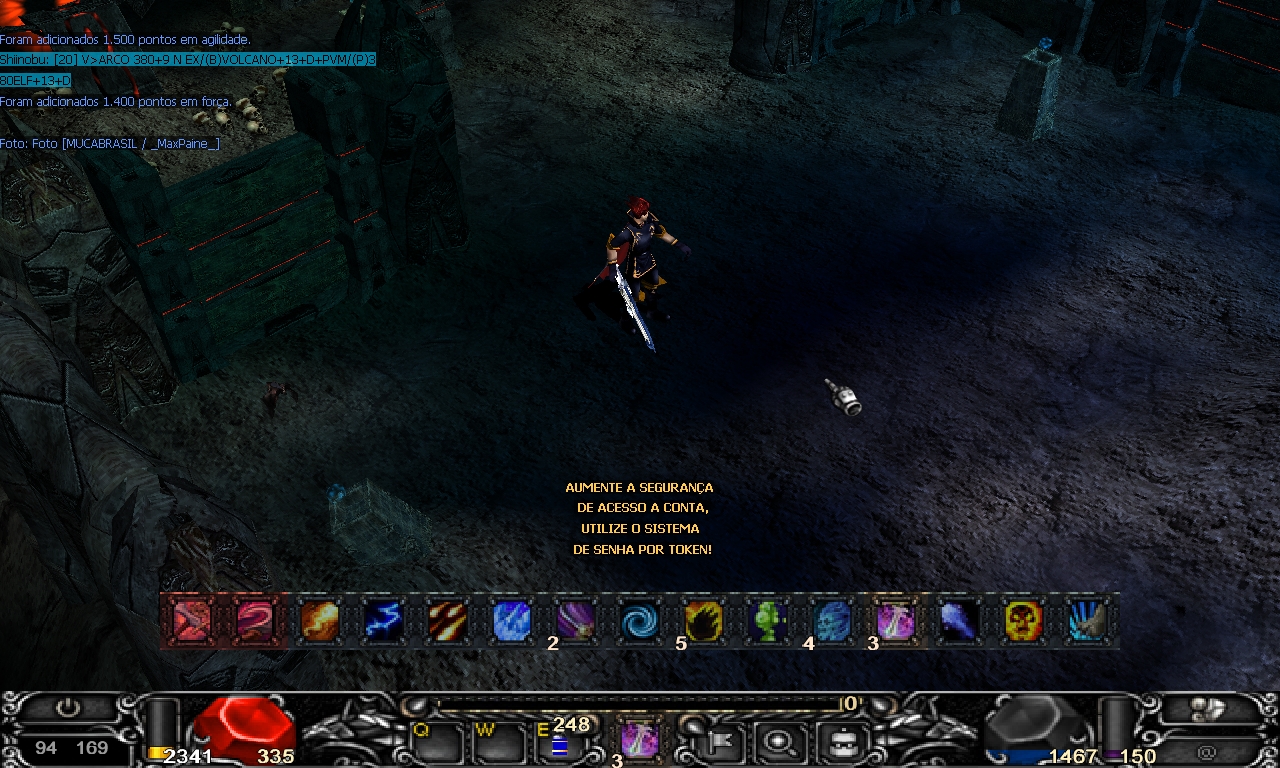
Task: Open the current skill slot in bottom bar
Action: point(639,740)
